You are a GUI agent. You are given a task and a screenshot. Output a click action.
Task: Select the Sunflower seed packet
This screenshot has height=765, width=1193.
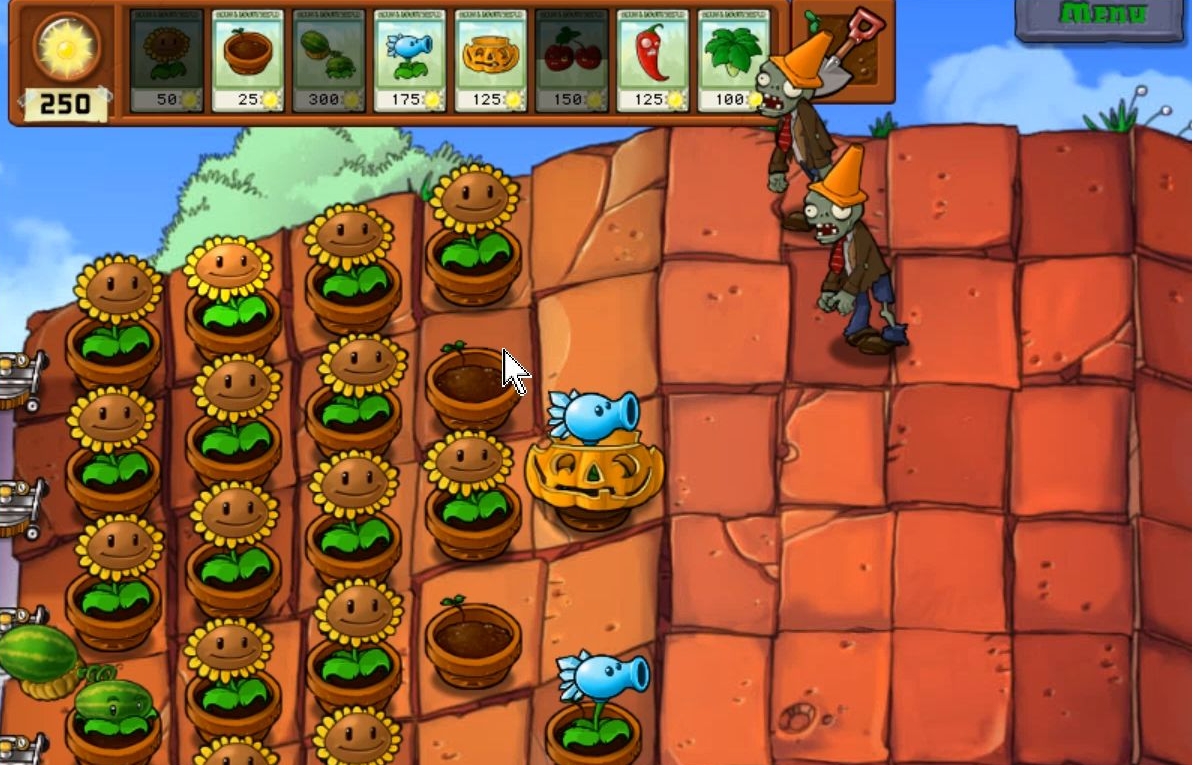pyautogui.click(x=166, y=60)
